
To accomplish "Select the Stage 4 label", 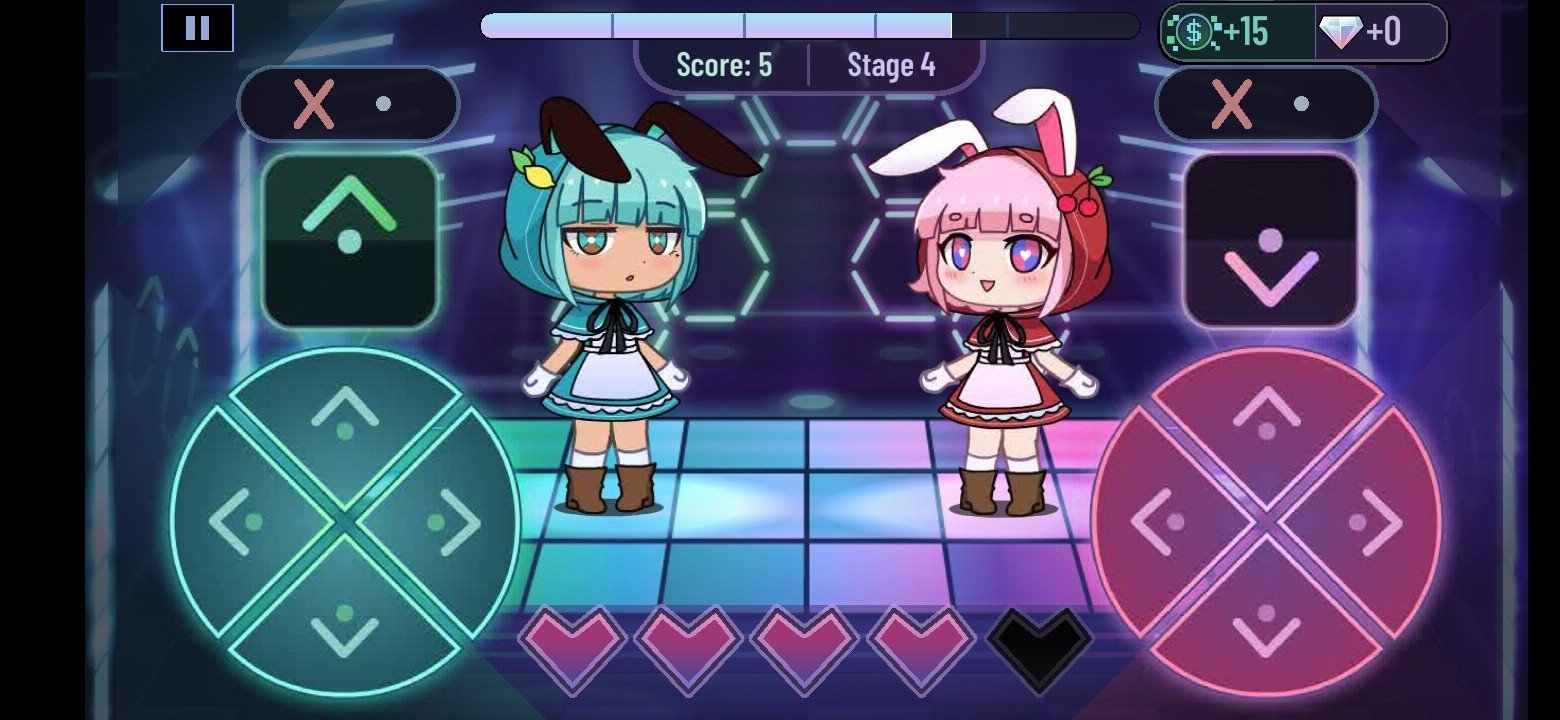I will tap(893, 66).
